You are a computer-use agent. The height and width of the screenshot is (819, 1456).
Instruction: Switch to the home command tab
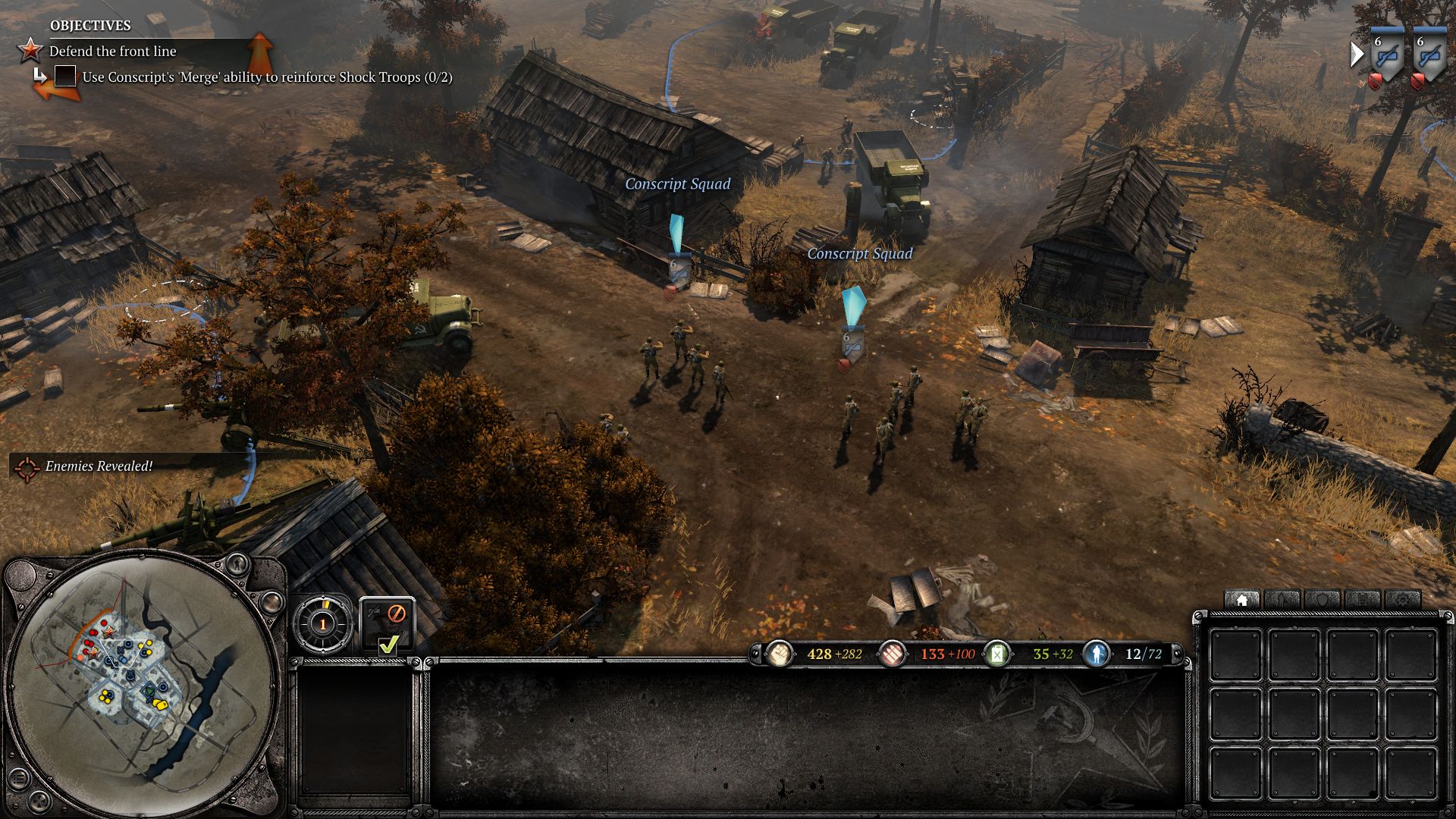click(1241, 600)
